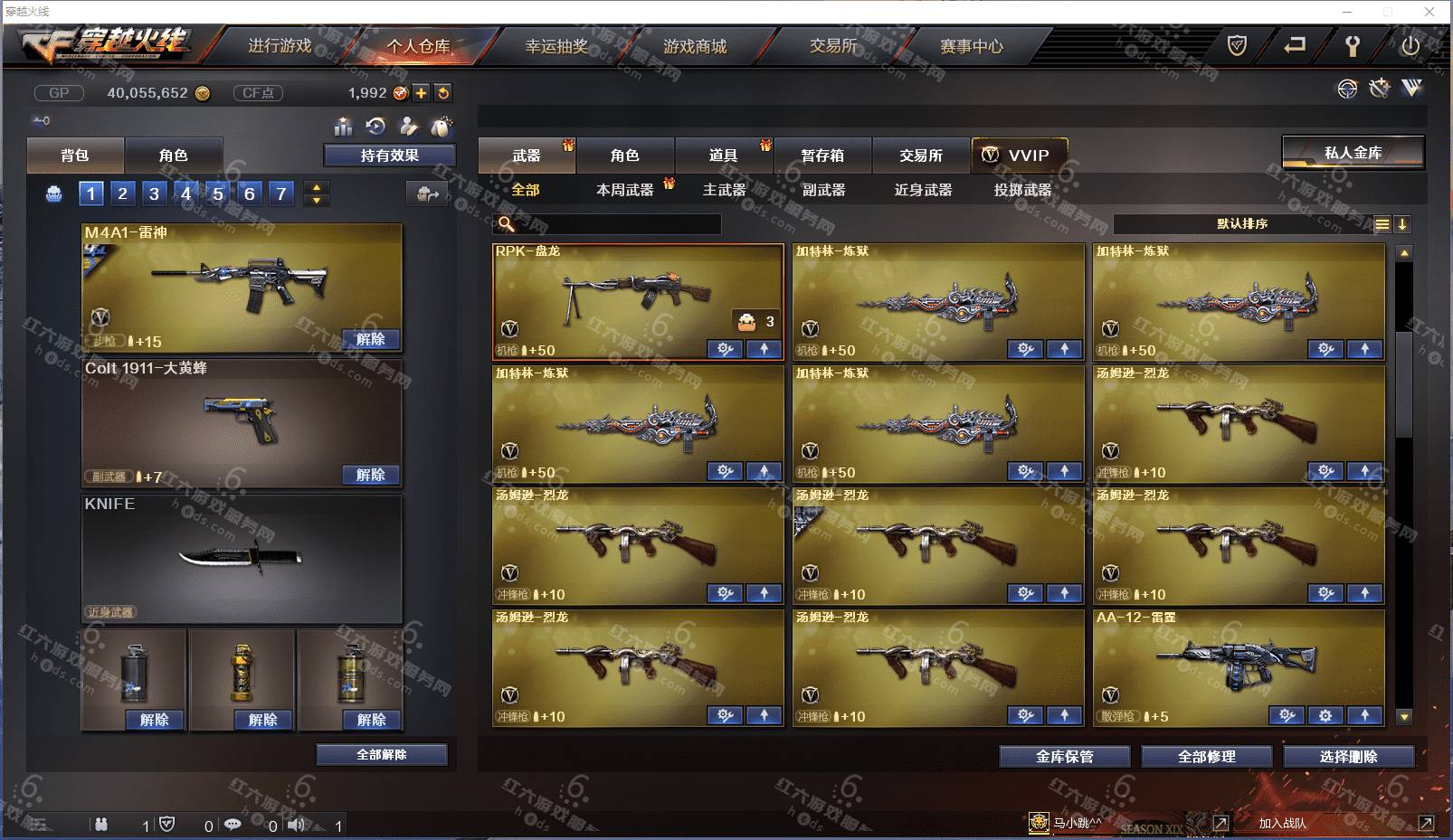Open the 赛事中心 tournament center

(x=972, y=46)
